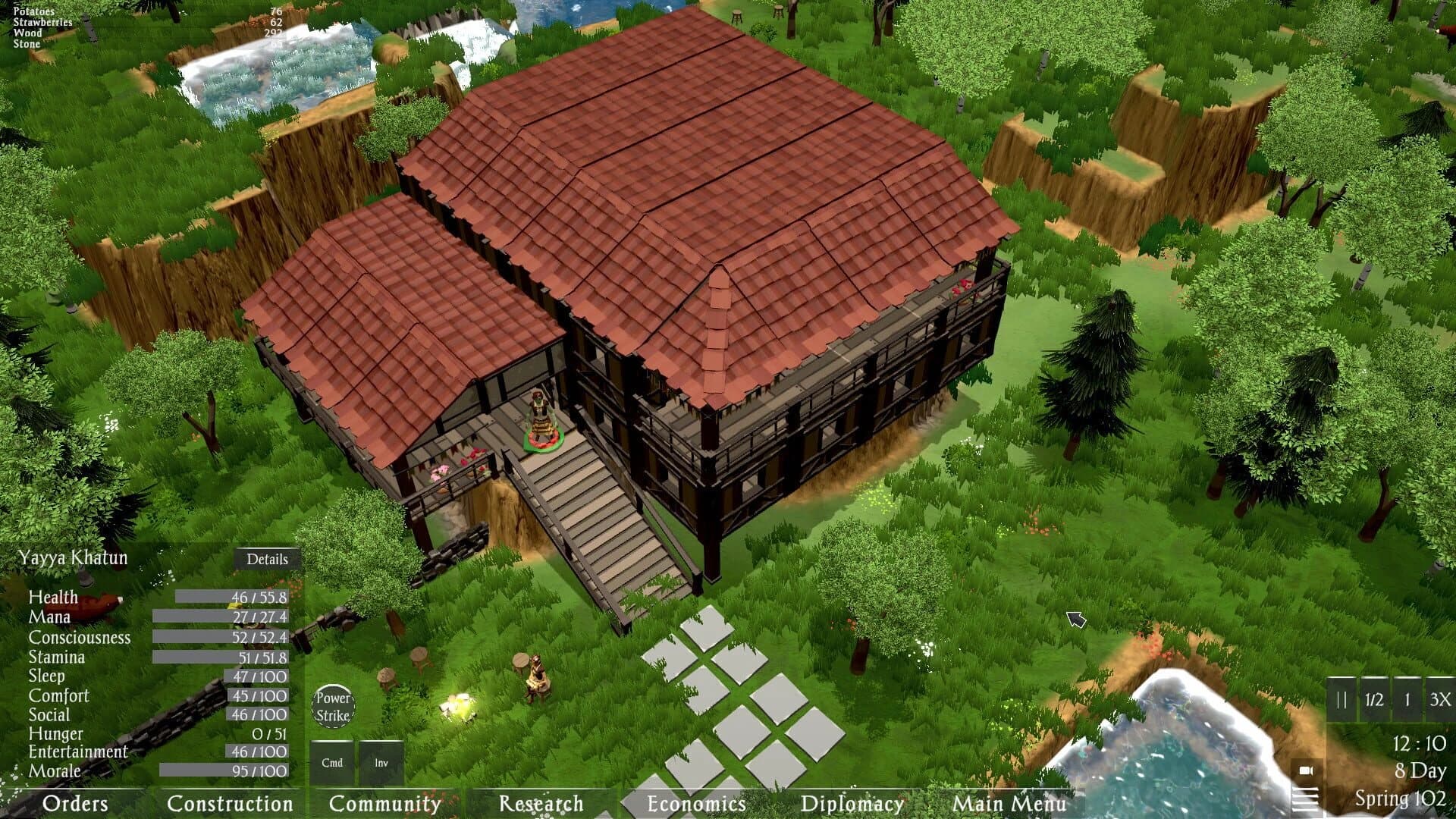Open the Research menu
Viewport: 1456px width, 819px height.
[x=540, y=805]
